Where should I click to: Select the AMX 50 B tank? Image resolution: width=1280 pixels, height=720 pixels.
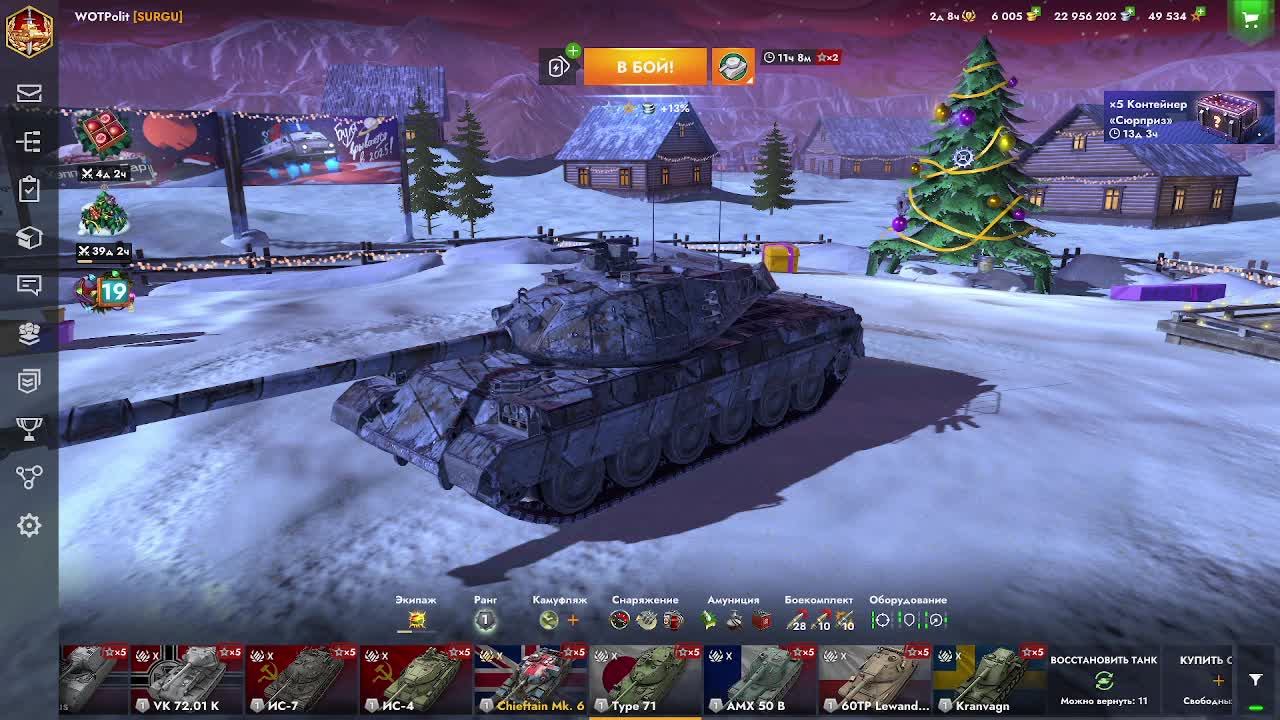[x=758, y=680]
